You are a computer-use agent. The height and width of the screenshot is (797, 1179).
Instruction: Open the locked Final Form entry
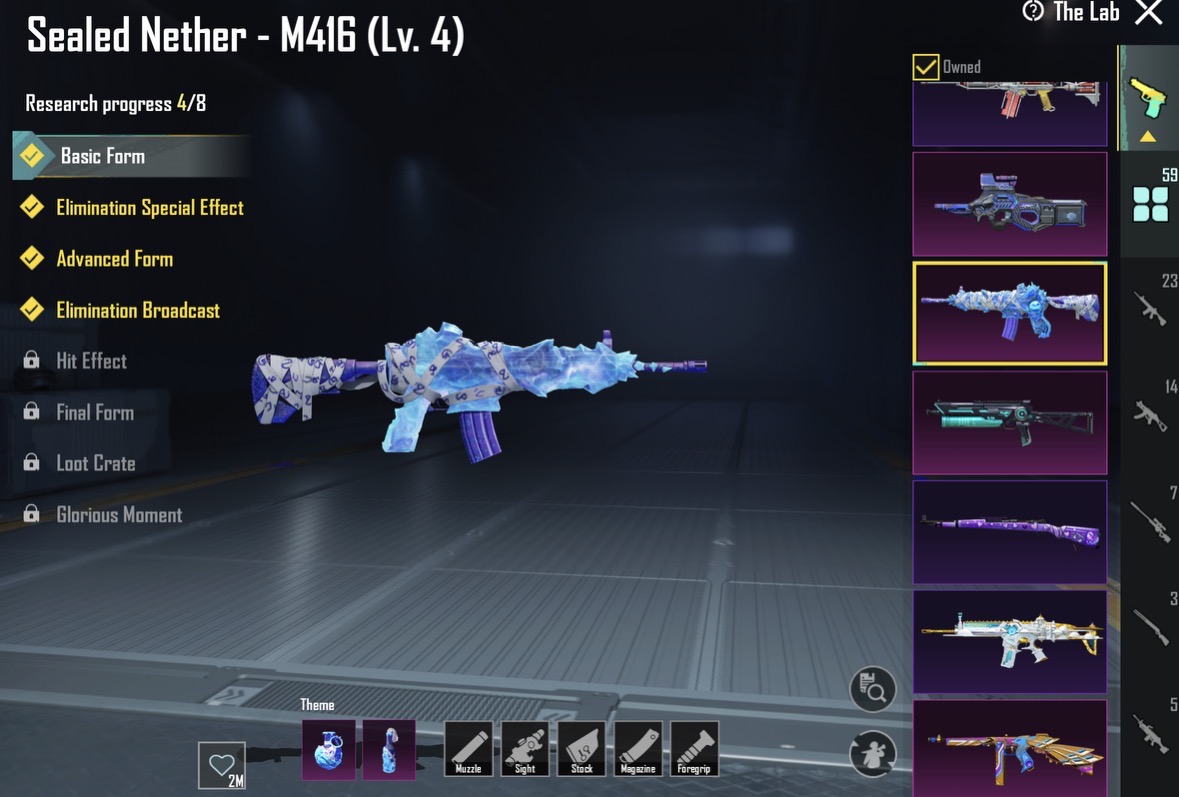click(94, 412)
